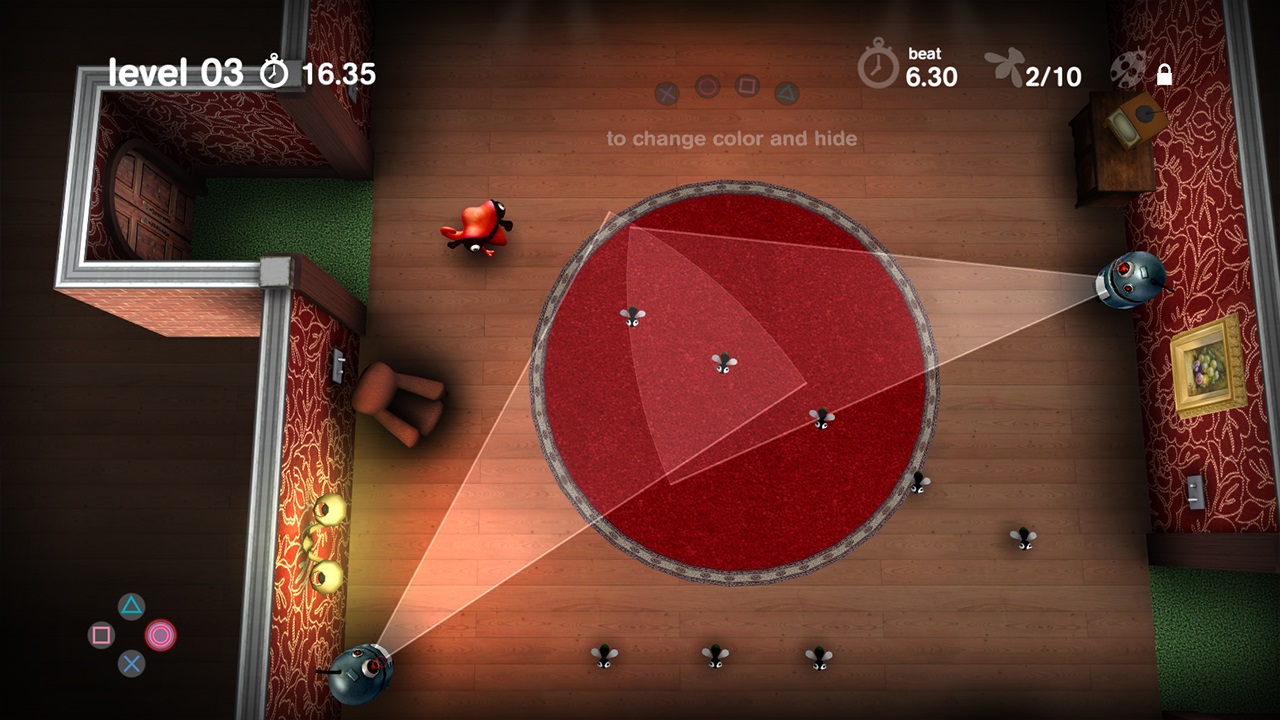Image resolution: width=1280 pixels, height=720 pixels.
Task: Toggle the Square button on the controller pad
Action: pos(103,634)
